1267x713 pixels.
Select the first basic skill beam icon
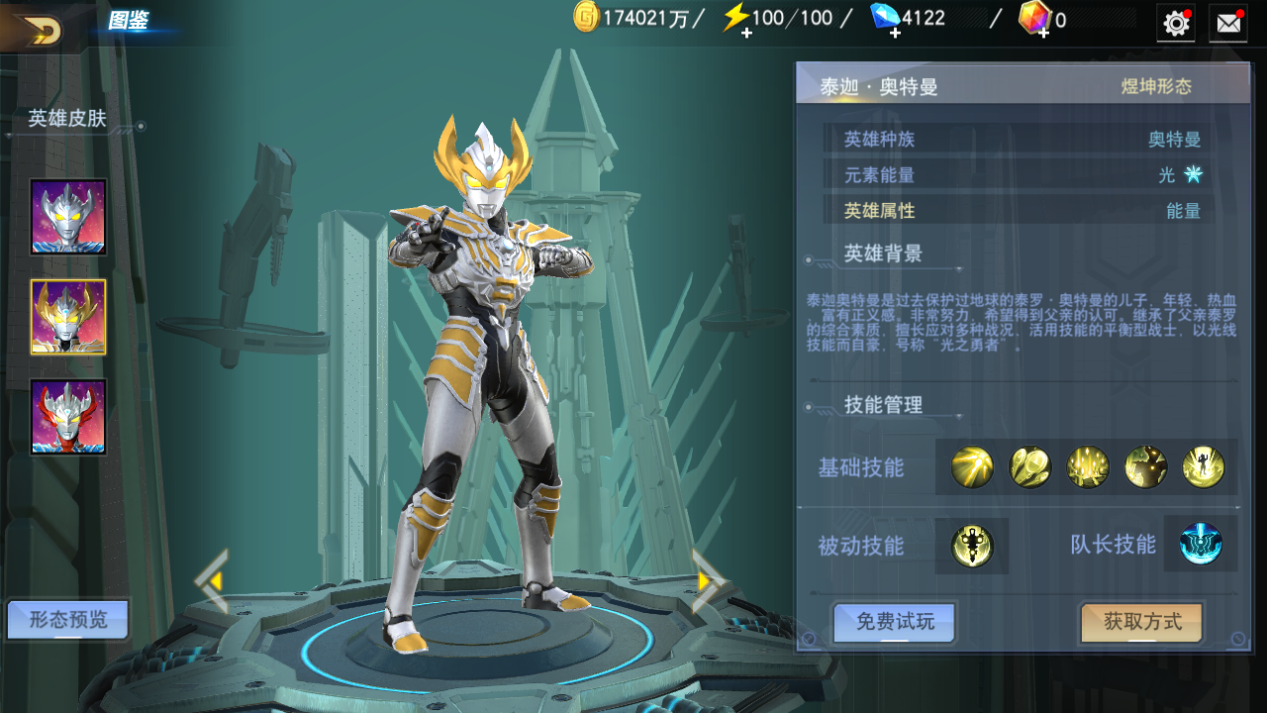pyautogui.click(x=972, y=467)
